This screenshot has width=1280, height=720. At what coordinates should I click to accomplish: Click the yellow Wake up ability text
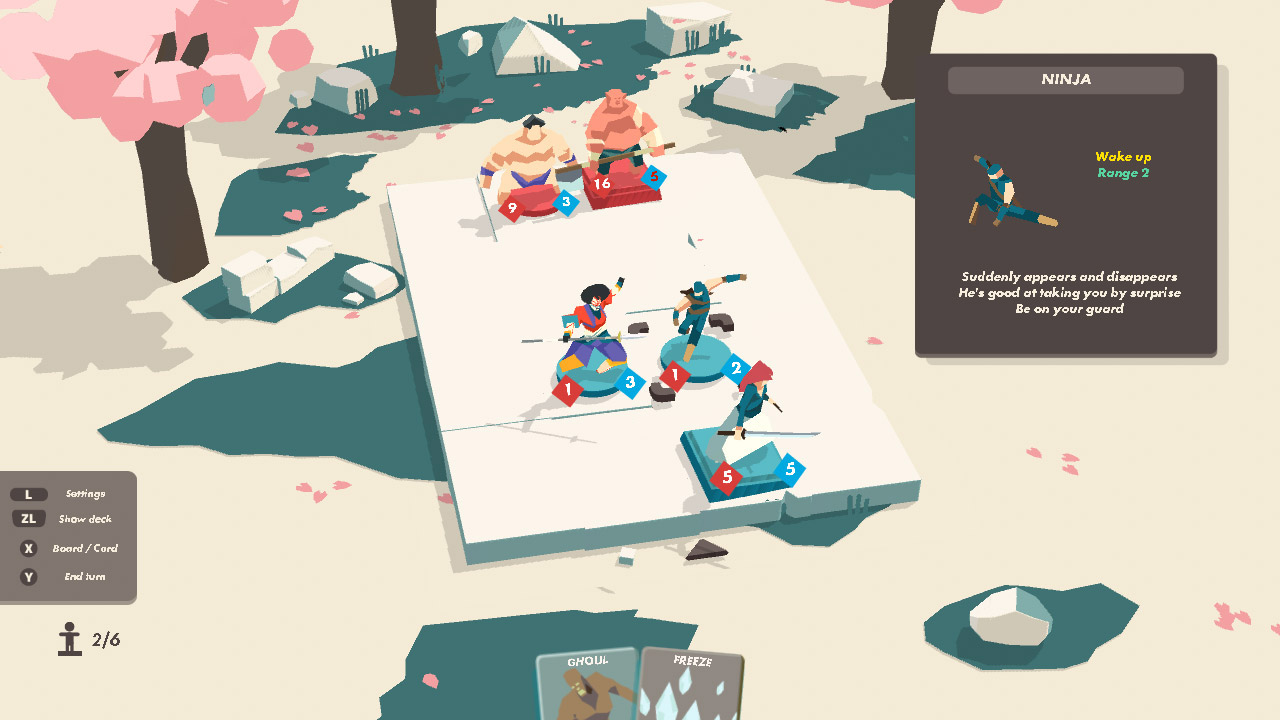click(x=1124, y=157)
